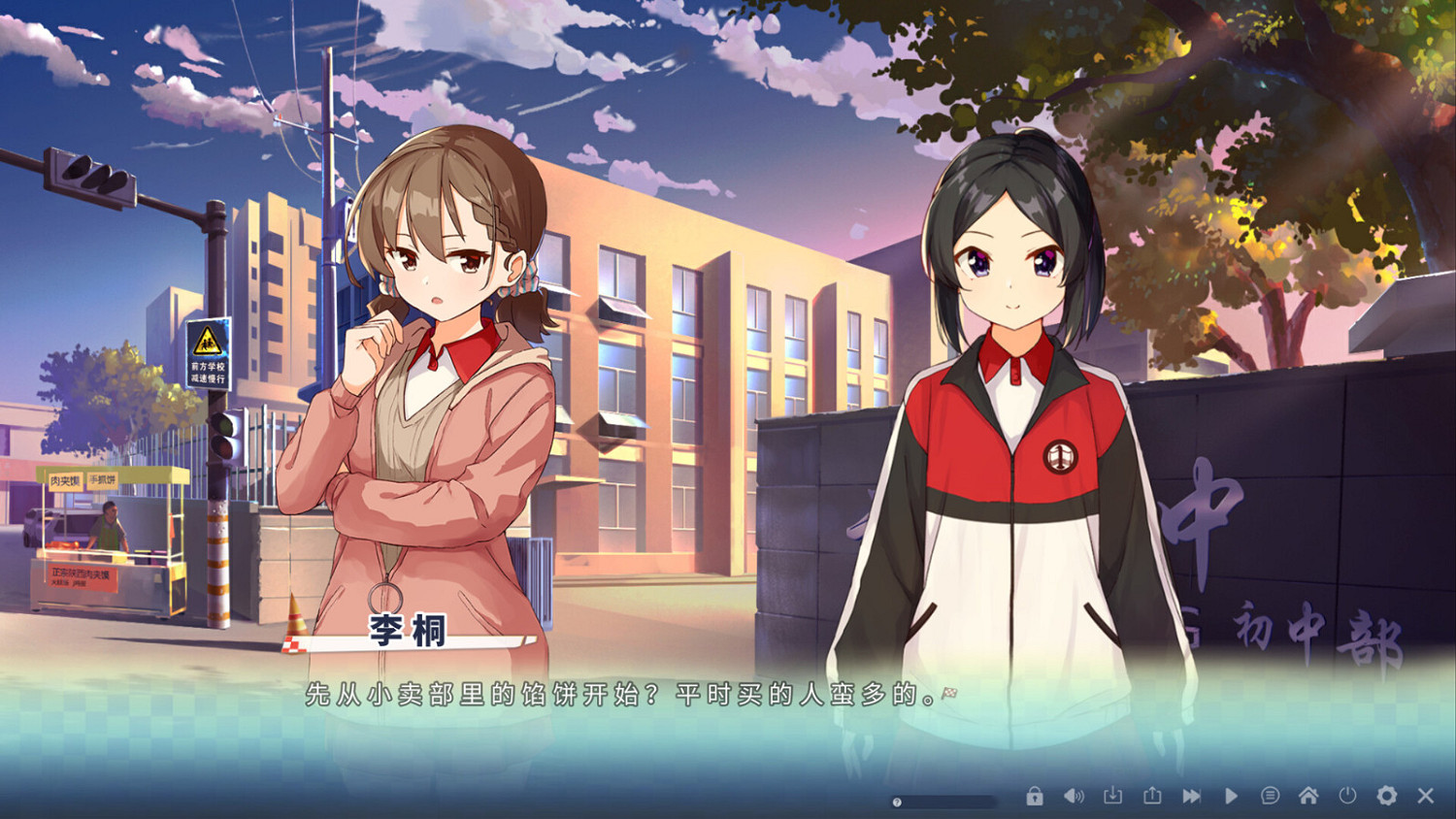The width and height of the screenshot is (1456, 819).
Task: Select the power icon to quit the game
Action: (x=1348, y=794)
